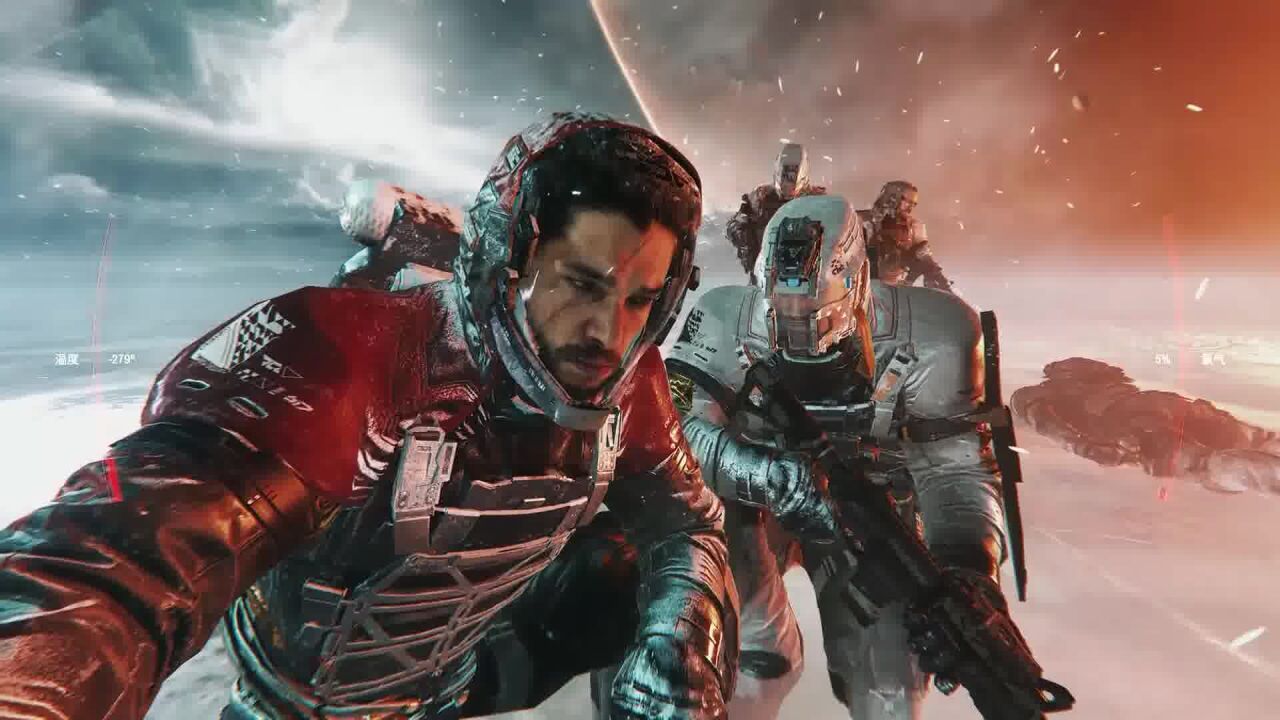Select the 氧气 oxygen HUD label
1280x720 pixels.
tap(1213, 360)
